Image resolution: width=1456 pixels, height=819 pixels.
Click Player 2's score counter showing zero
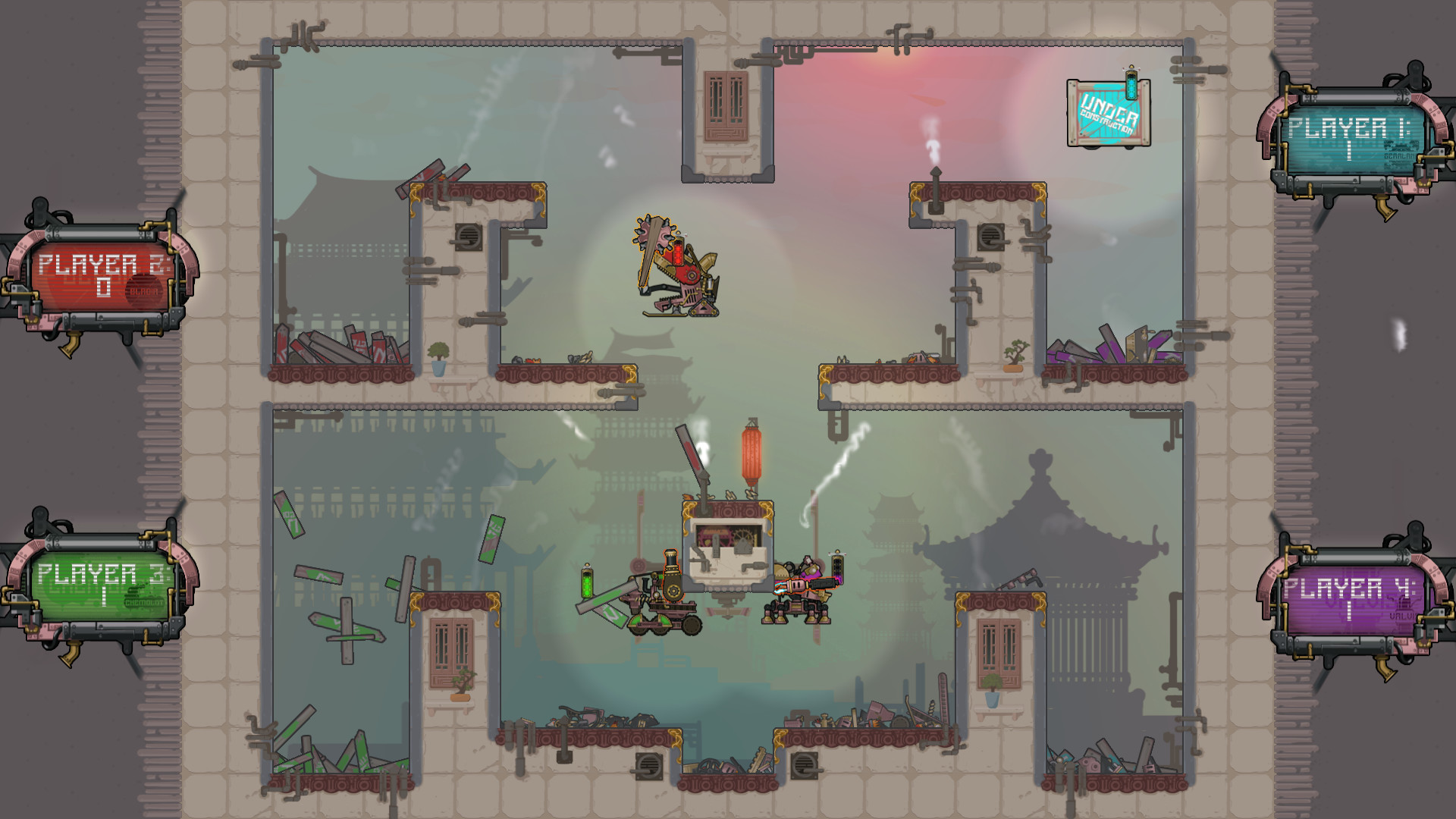(104, 287)
